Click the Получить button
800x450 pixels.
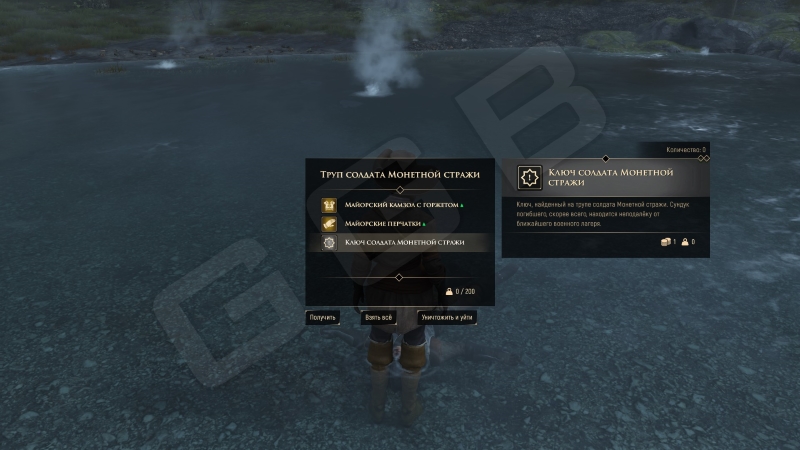click(322, 317)
